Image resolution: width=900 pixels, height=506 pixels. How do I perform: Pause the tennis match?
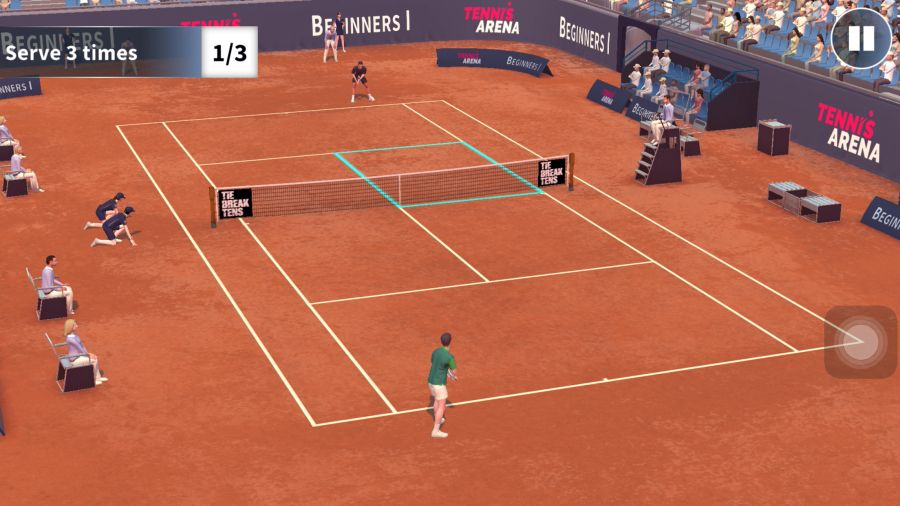(860, 39)
